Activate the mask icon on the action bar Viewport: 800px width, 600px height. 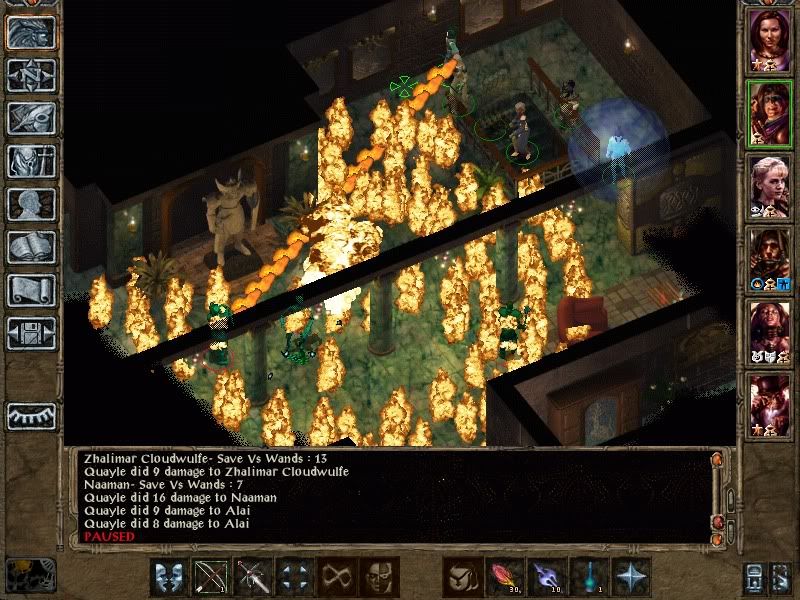379,577
